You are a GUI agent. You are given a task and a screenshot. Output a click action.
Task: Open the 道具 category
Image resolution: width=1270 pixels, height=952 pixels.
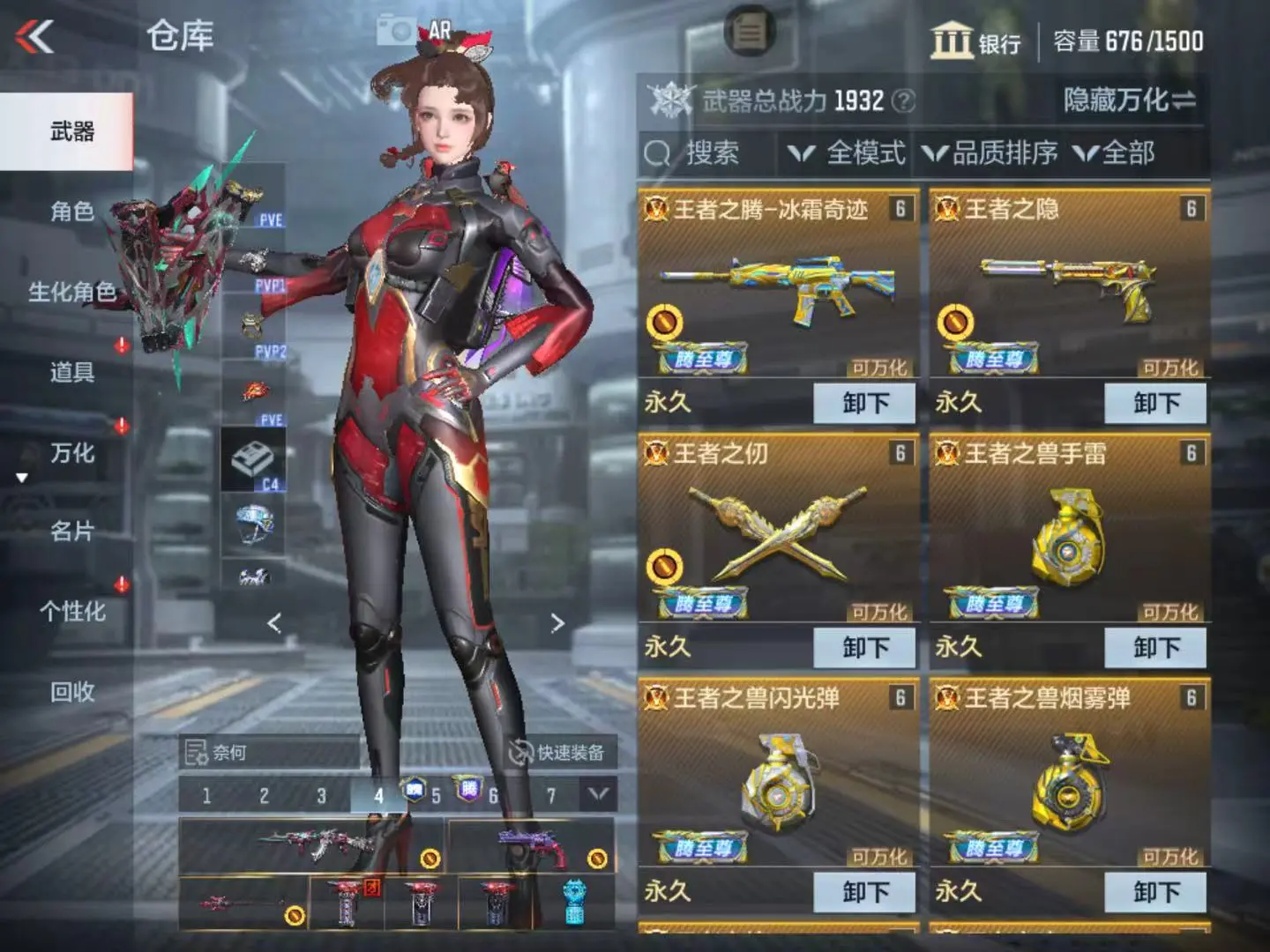71,372
